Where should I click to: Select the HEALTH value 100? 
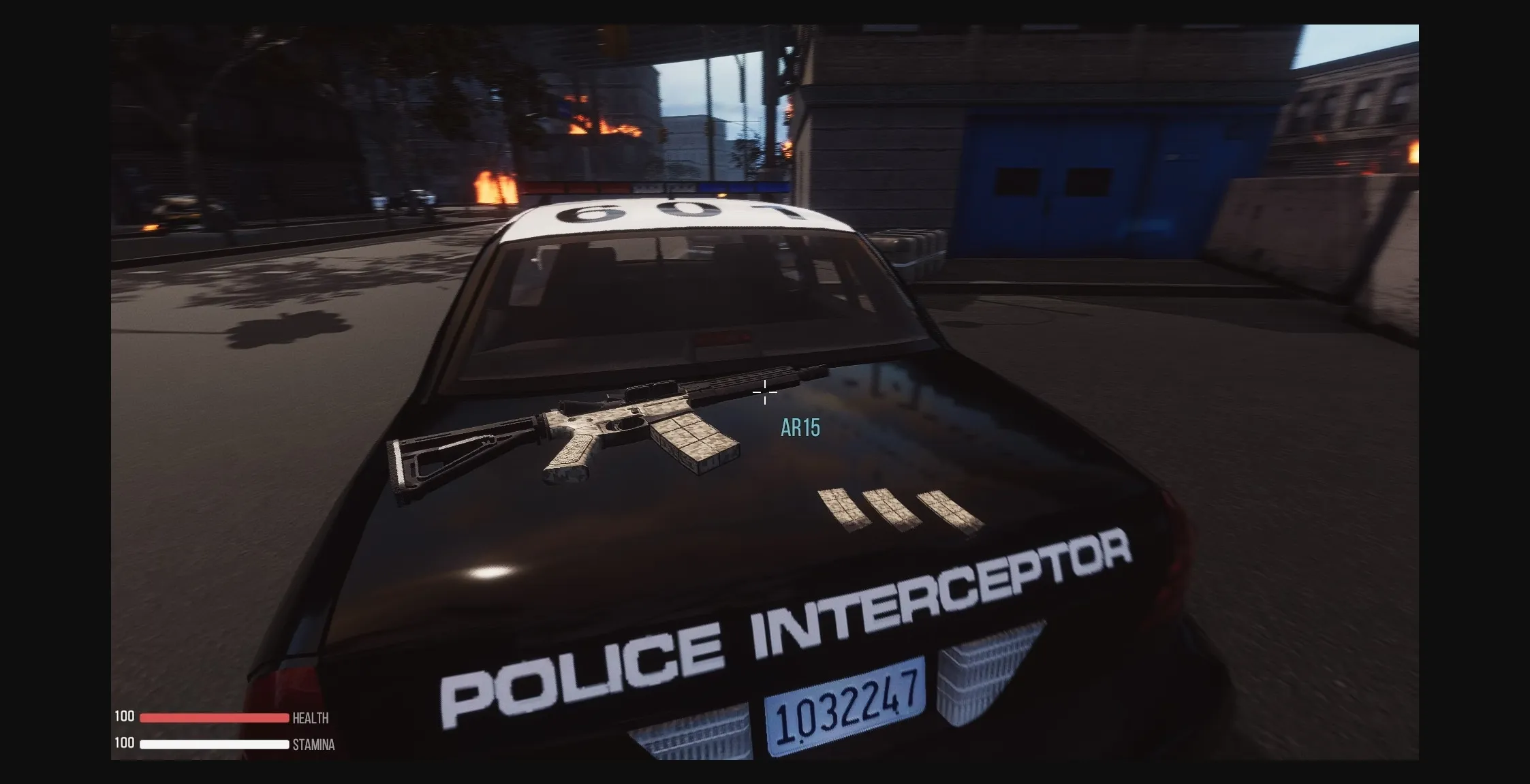tap(125, 717)
